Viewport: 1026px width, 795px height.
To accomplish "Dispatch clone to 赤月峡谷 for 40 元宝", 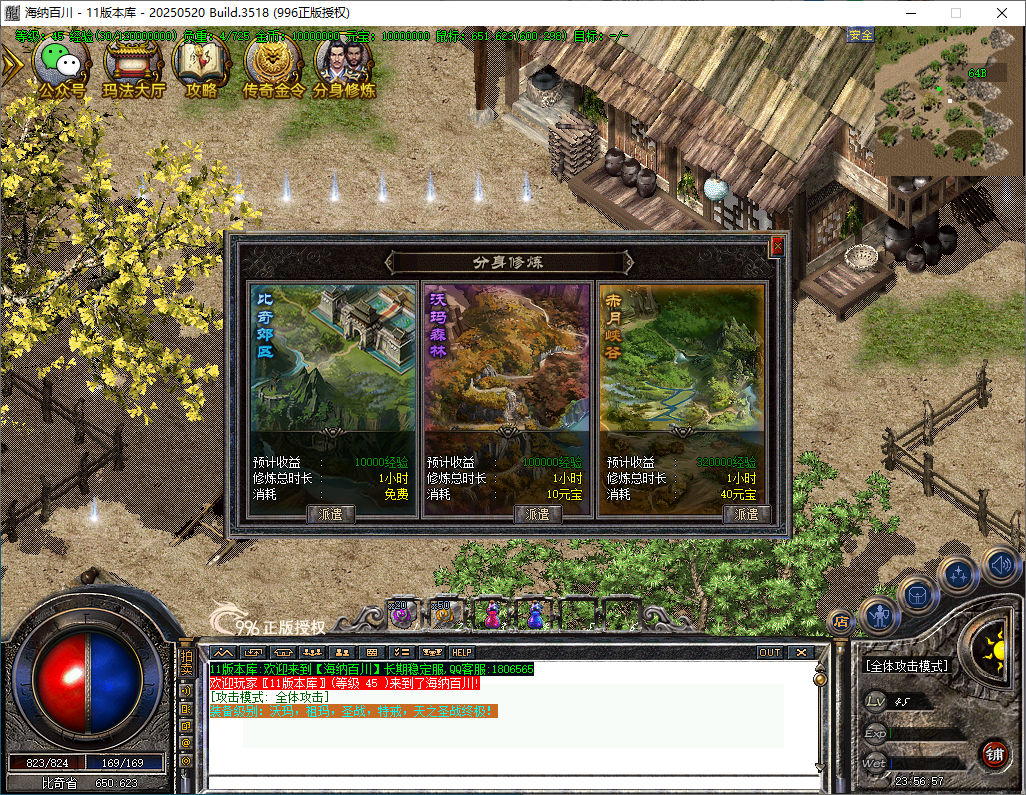I will pyautogui.click(x=746, y=514).
